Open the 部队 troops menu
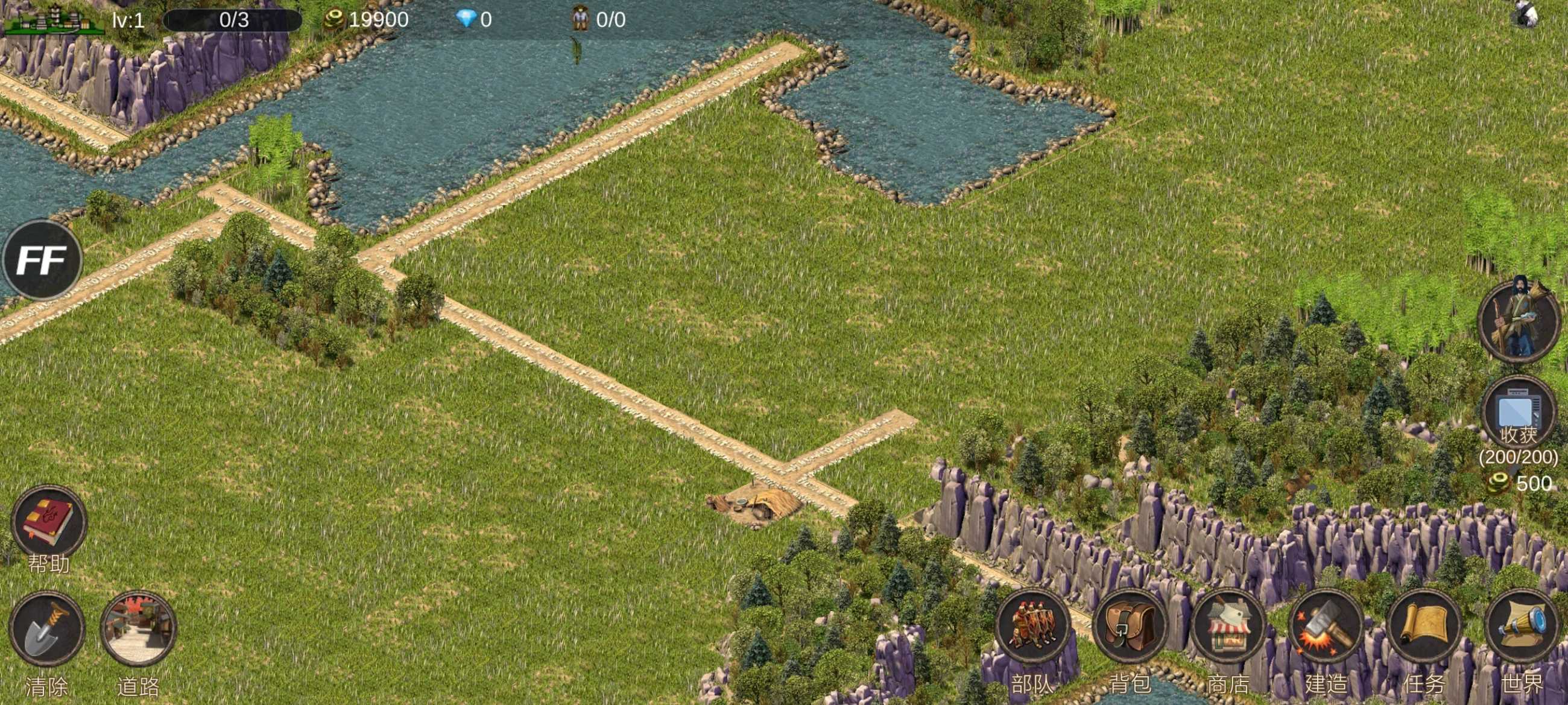 click(1033, 627)
